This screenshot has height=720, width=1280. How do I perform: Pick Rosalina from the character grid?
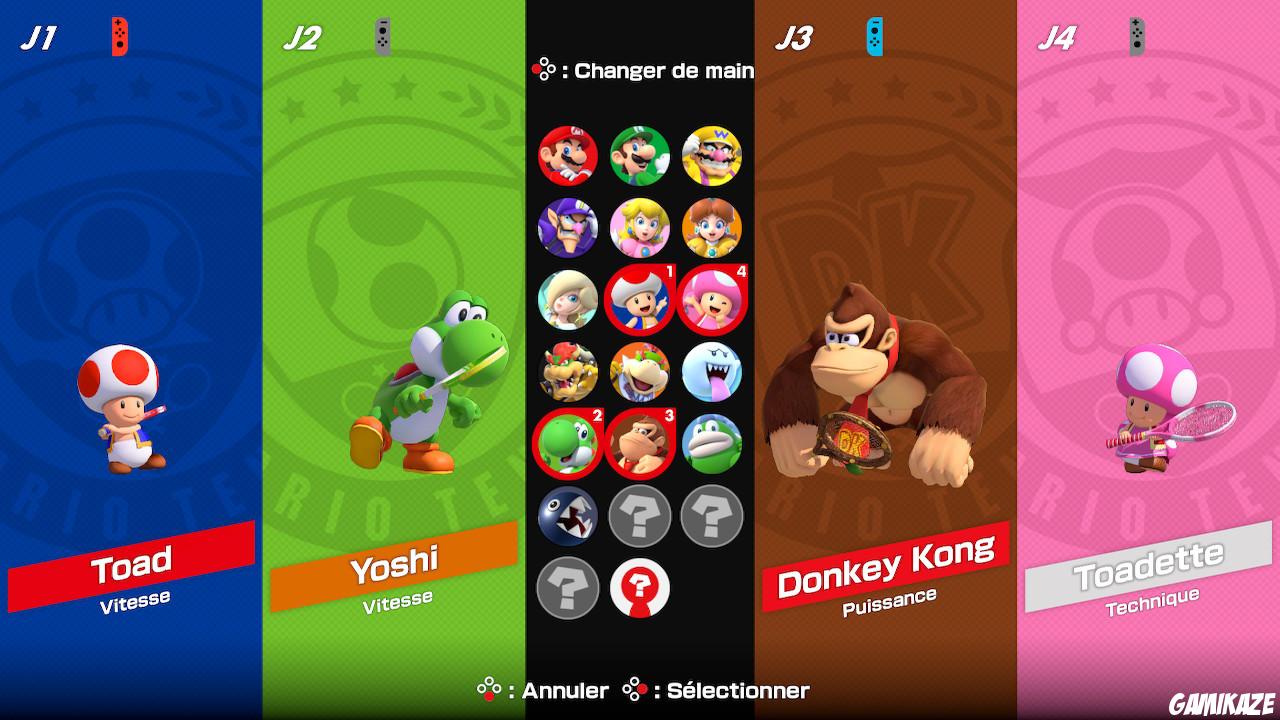click(x=568, y=300)
